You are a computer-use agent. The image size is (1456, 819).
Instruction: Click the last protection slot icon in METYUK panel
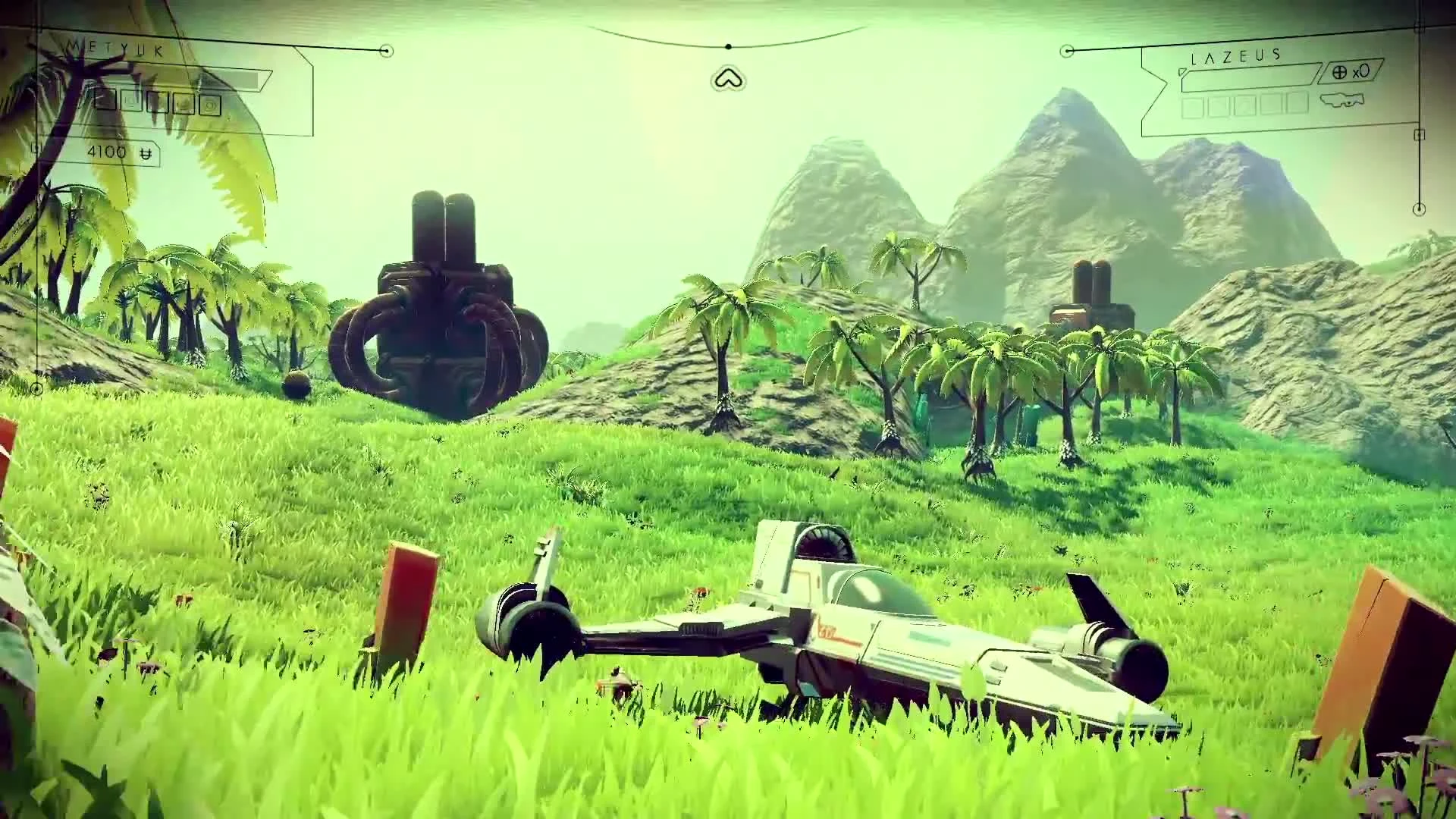[210, 105]
